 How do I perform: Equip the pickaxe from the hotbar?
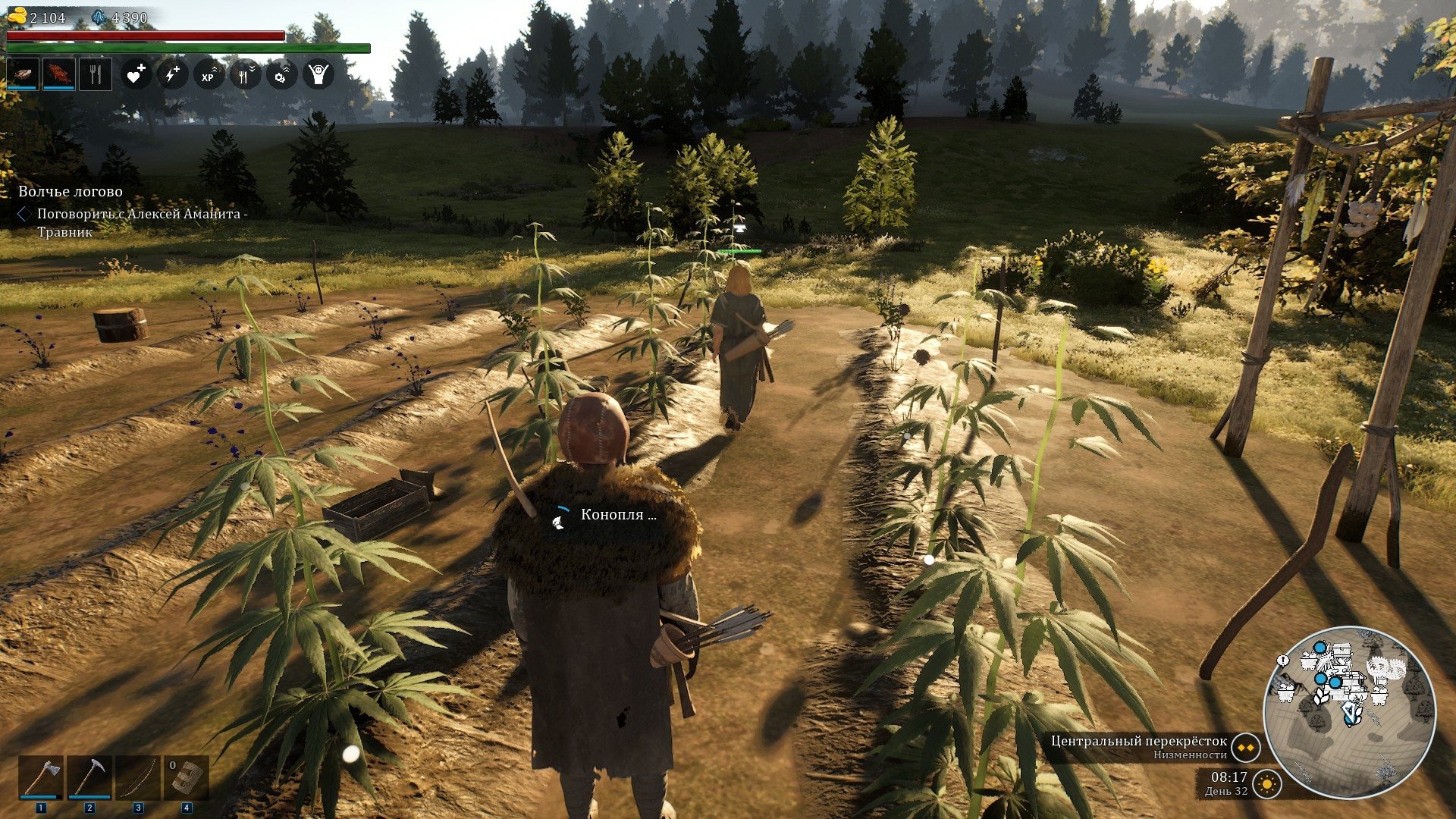tap(89, 777)
